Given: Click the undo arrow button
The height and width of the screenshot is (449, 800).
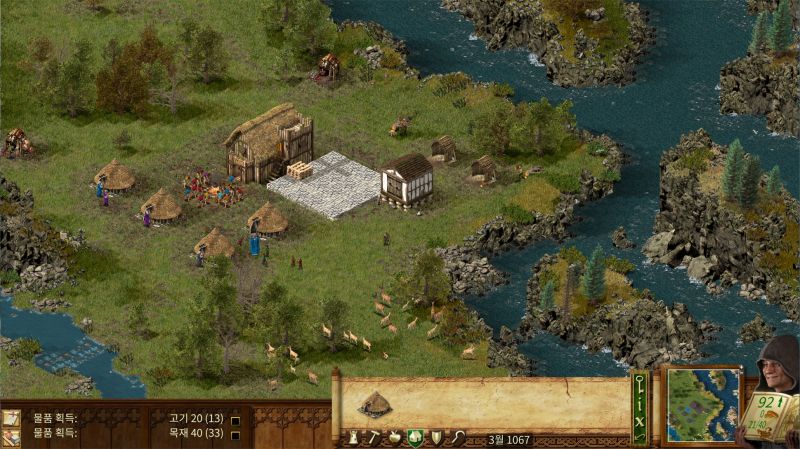Looking at the screenshot, I should [640, 438].
